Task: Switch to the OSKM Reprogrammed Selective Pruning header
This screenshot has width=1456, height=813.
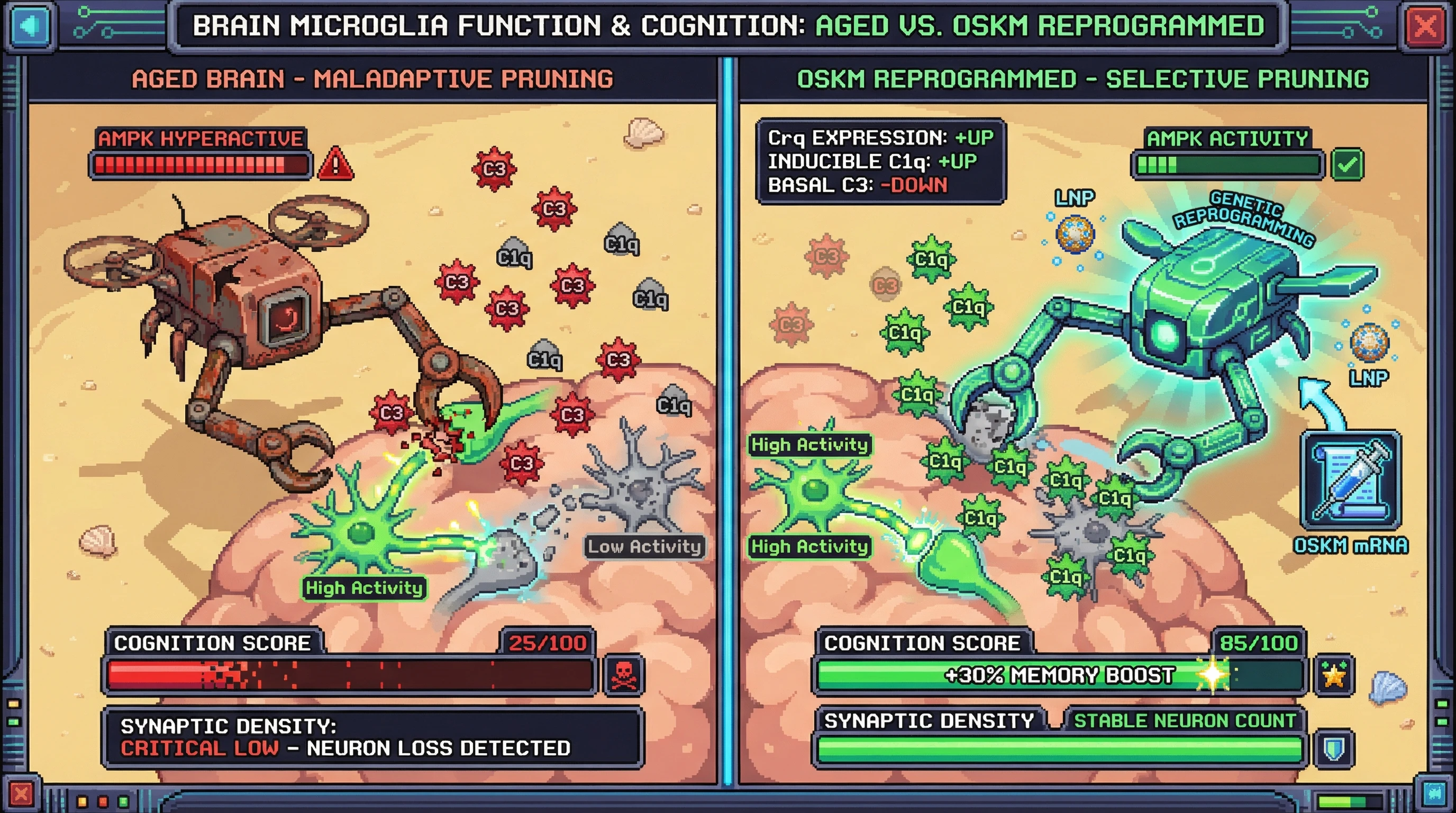Action: pos(1082,79)
